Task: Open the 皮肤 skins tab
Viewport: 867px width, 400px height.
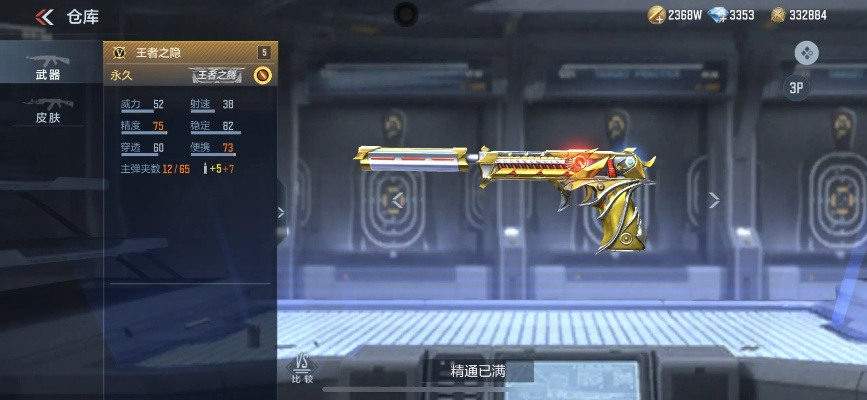Action: [47, 110]
